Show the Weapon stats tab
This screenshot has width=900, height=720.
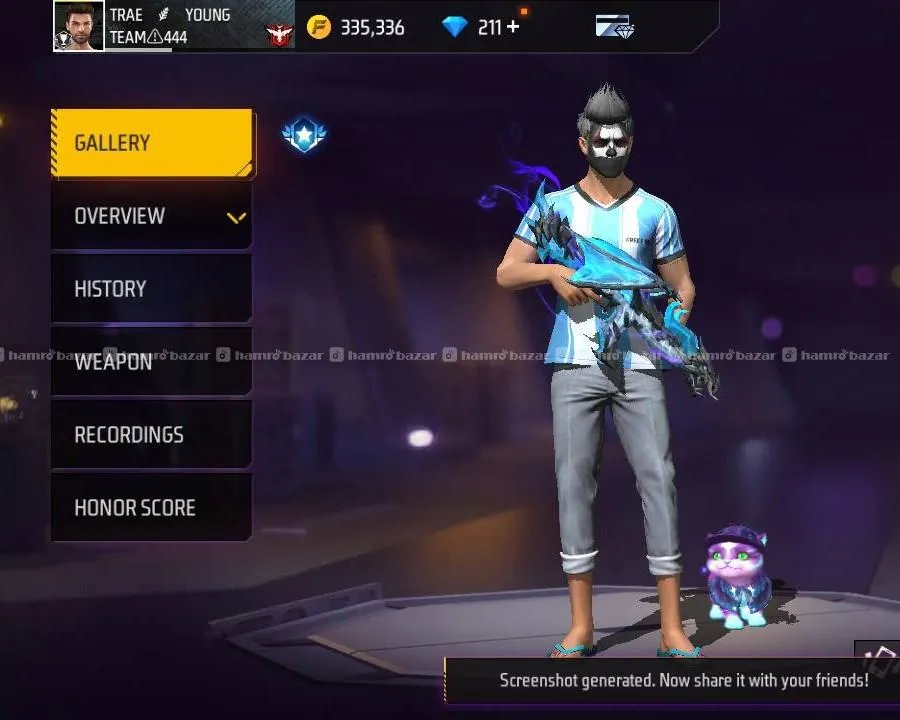(152, 361)
